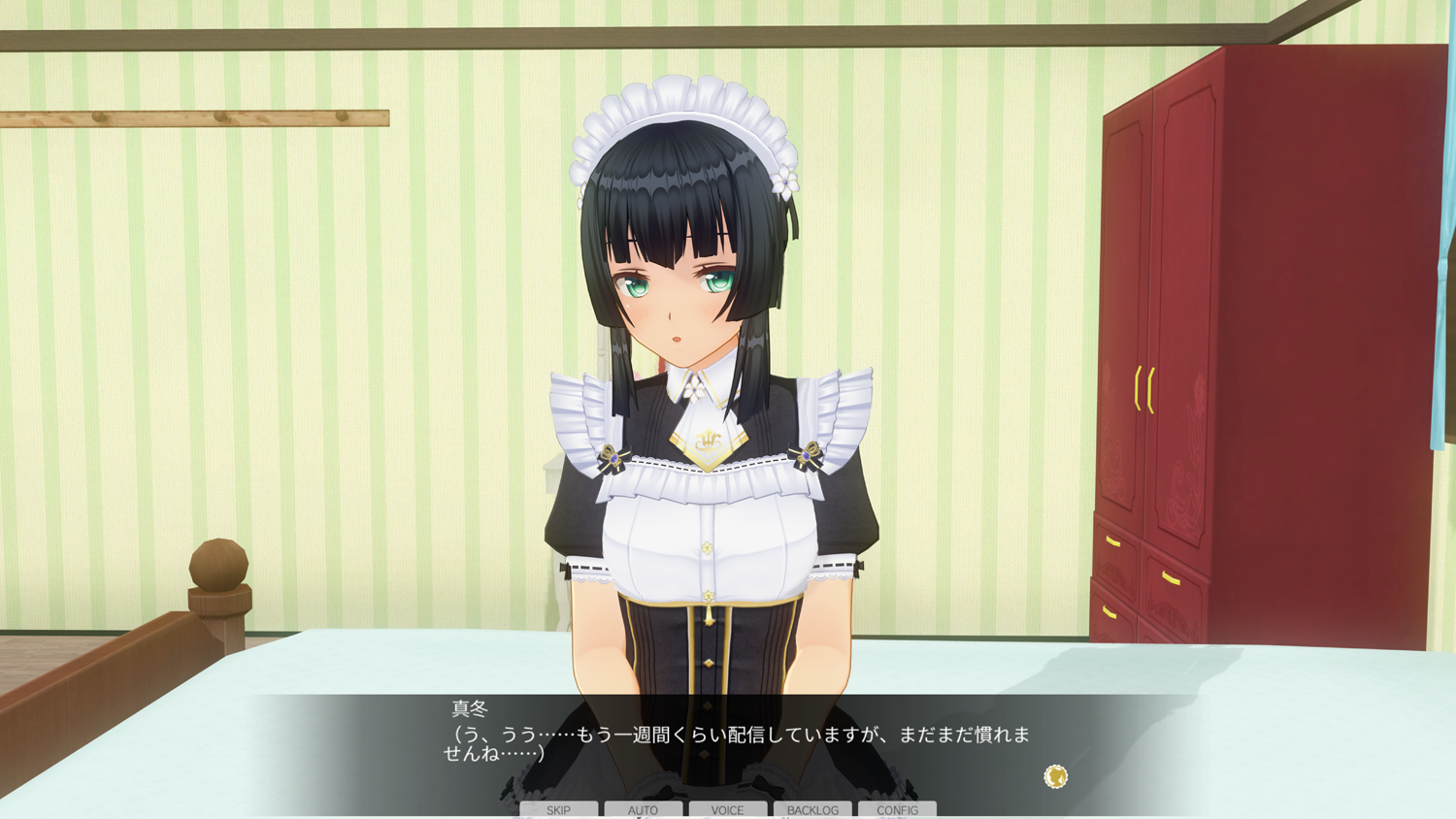Advance dialogue via the gold continue icon

pyautogui.click(x=1055, y=776)
